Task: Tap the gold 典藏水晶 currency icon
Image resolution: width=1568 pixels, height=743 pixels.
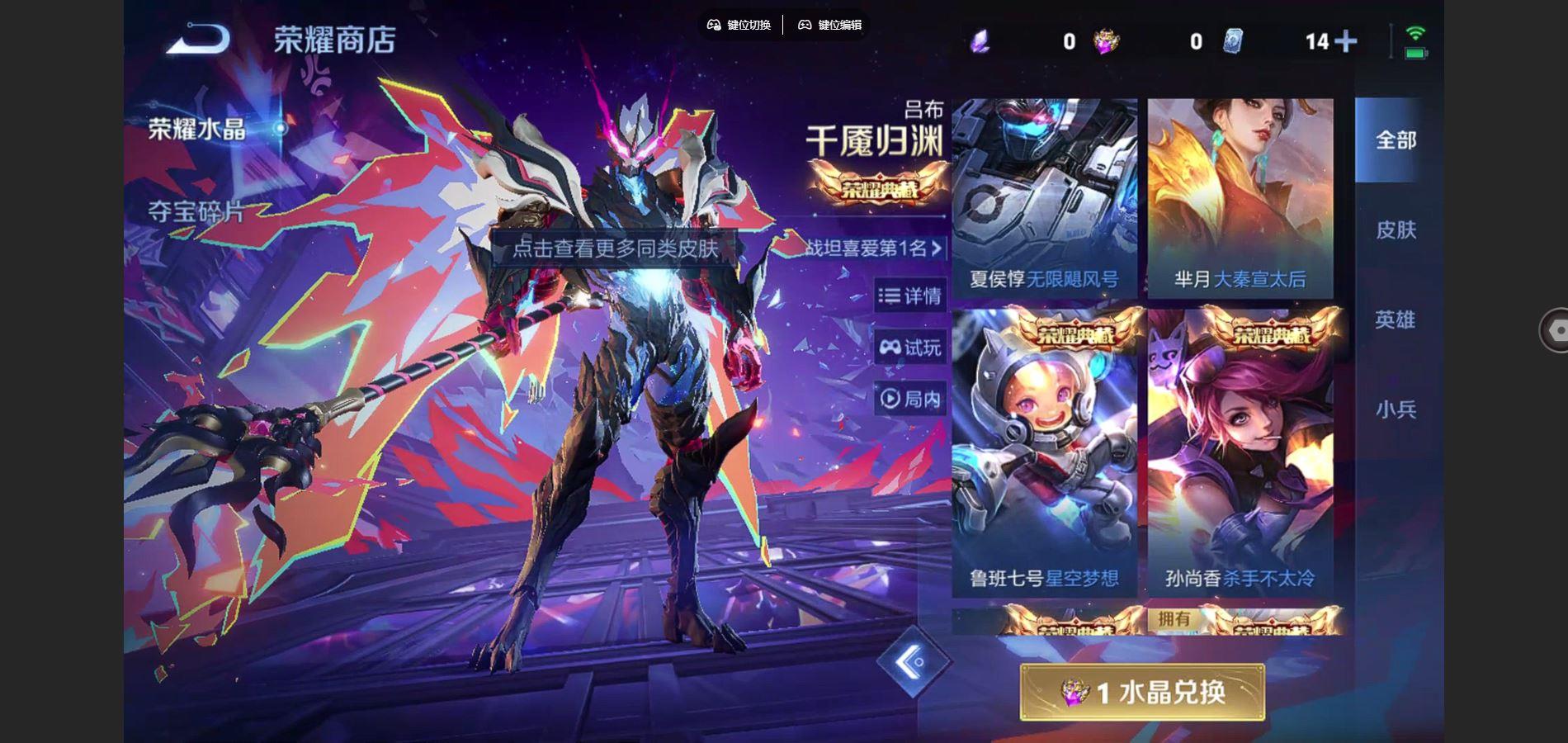Action: pyautogui.click(x=1106, y=40)
